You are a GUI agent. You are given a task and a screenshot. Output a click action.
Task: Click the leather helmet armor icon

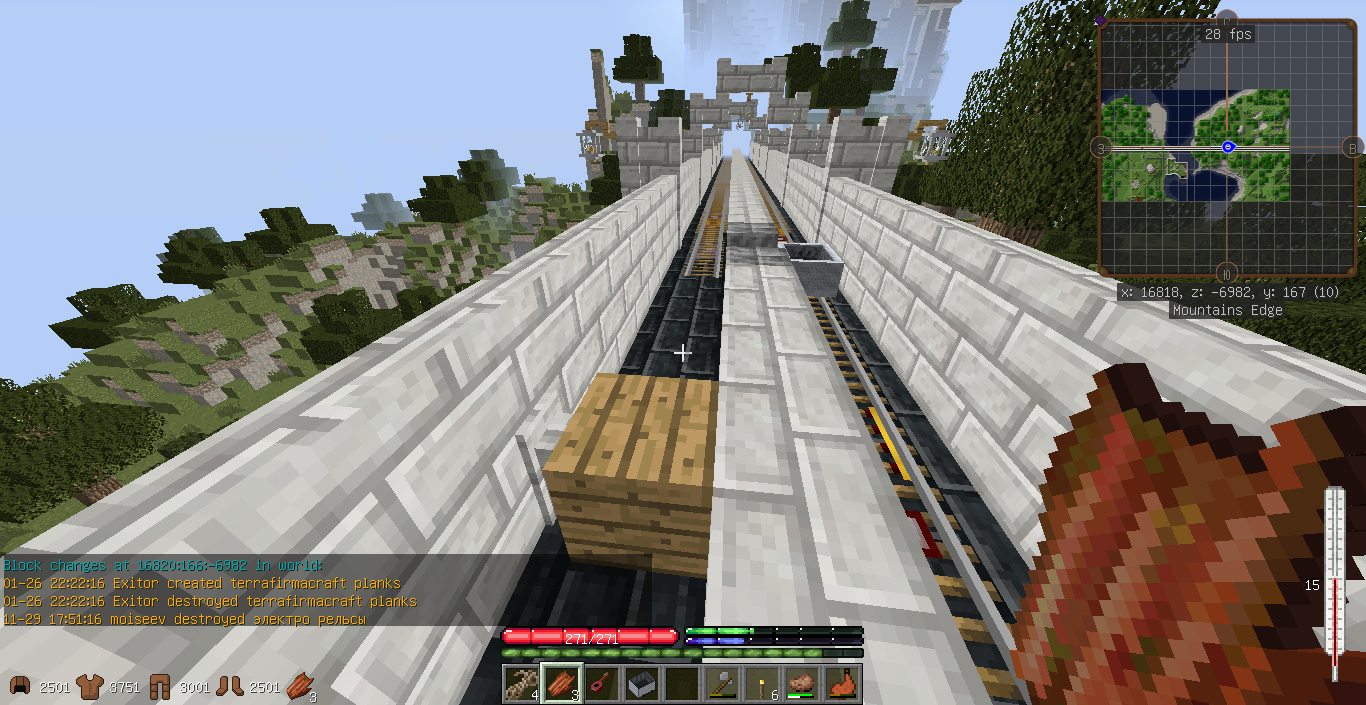[19, 686]
